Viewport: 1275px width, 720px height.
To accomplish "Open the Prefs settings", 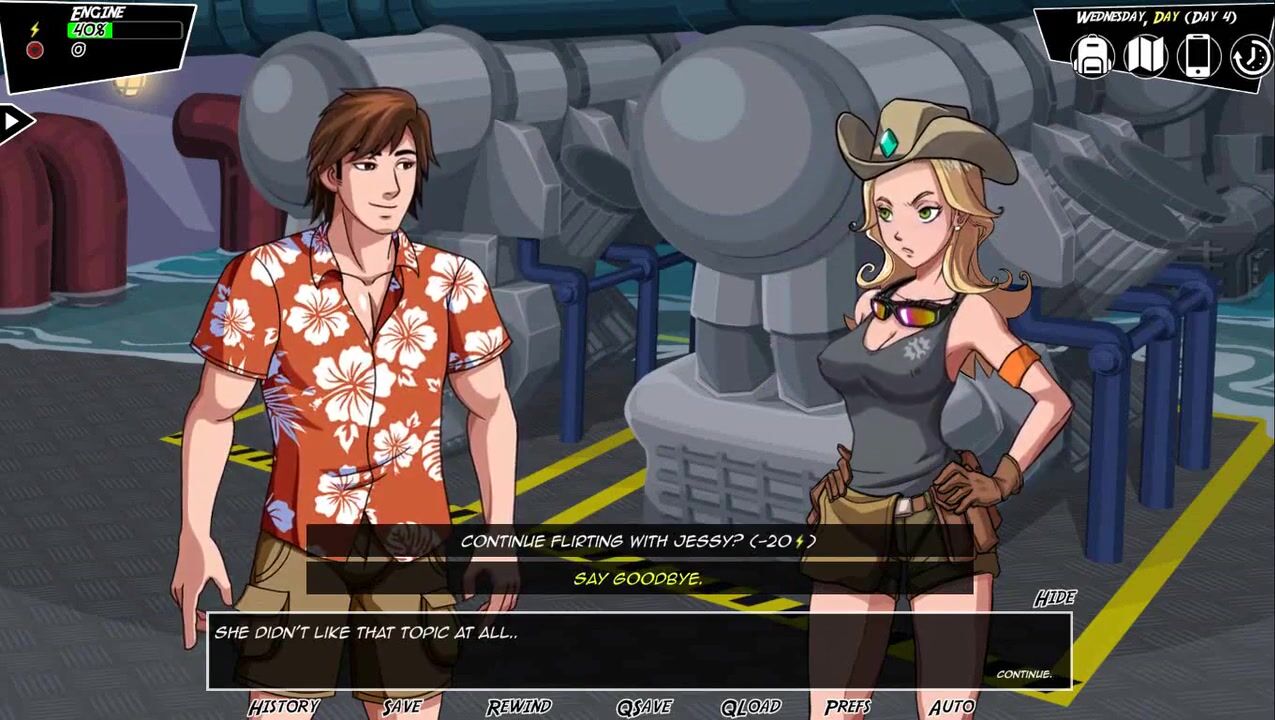I will point(848,706).
